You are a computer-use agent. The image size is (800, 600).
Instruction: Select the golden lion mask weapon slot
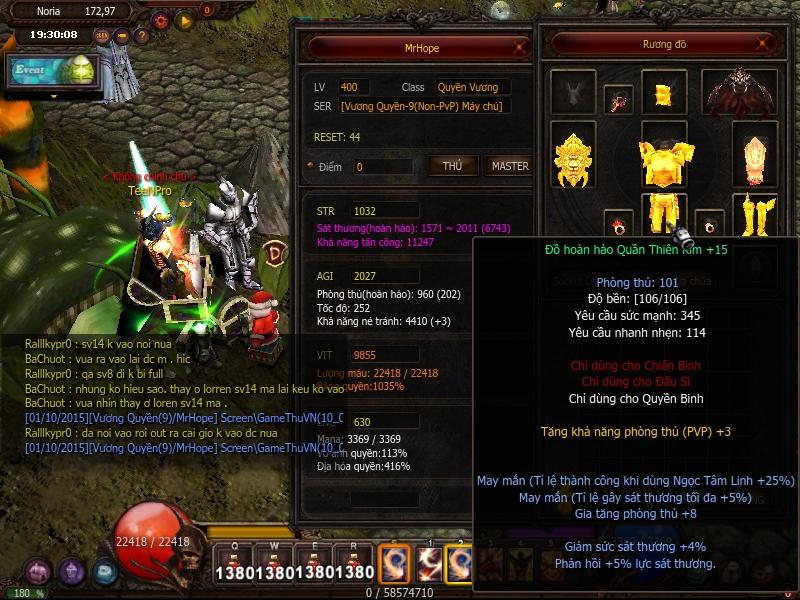click(575, 160)
